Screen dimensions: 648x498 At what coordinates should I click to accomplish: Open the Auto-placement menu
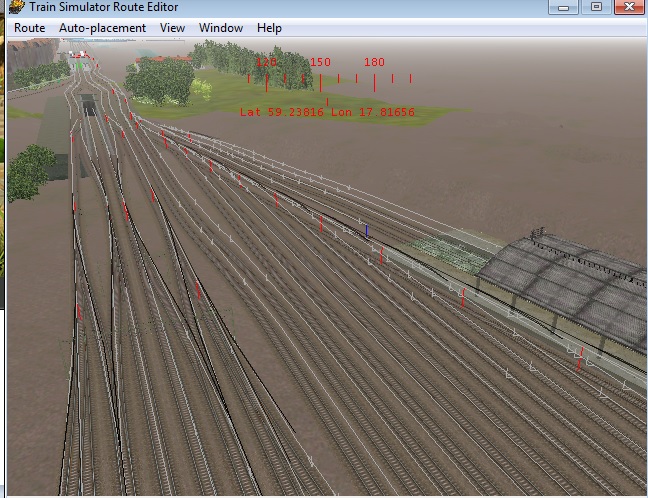[x=102, y=28]
